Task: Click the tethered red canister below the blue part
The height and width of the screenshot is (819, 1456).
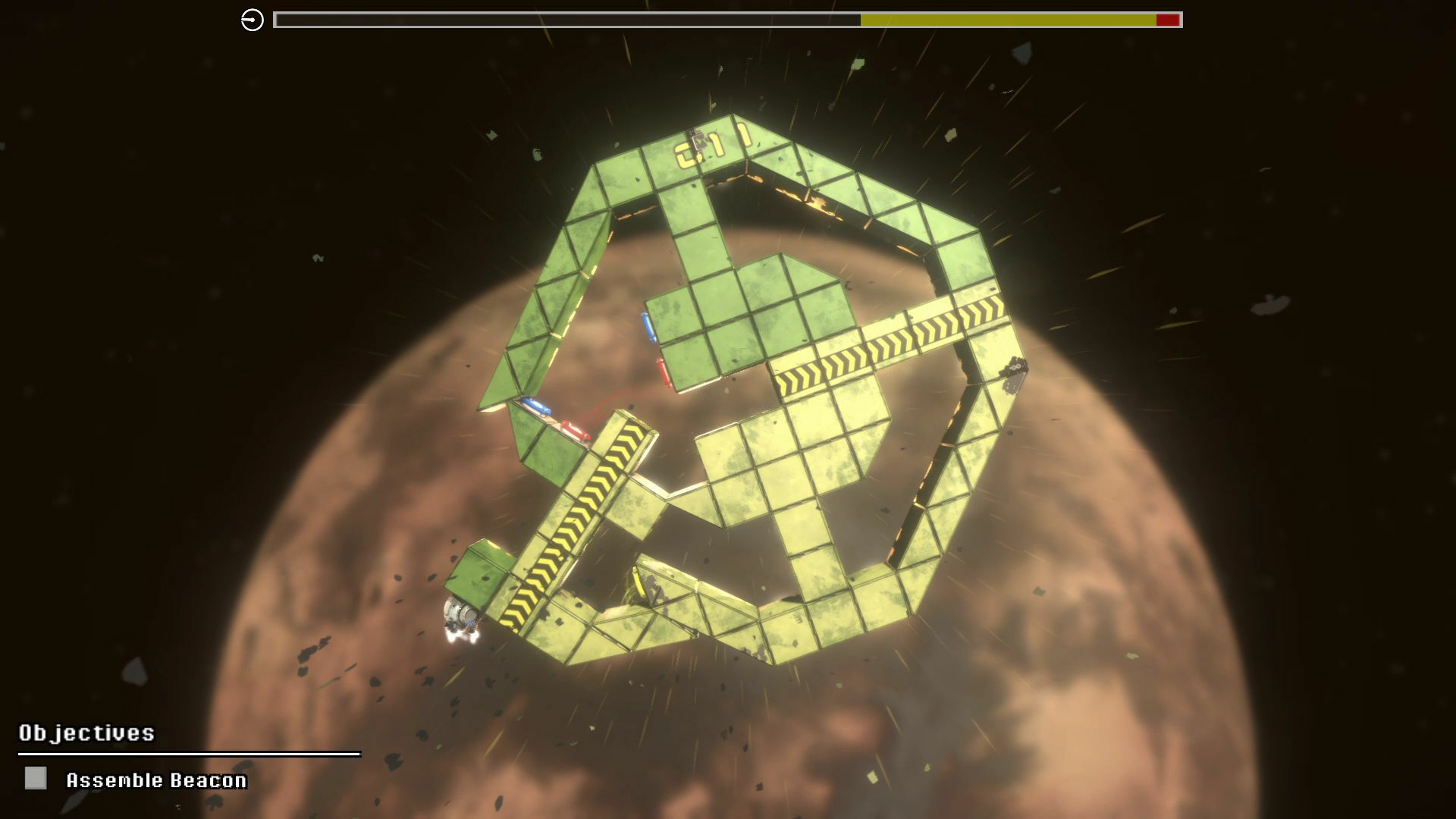Action: (x=575, y=430)
